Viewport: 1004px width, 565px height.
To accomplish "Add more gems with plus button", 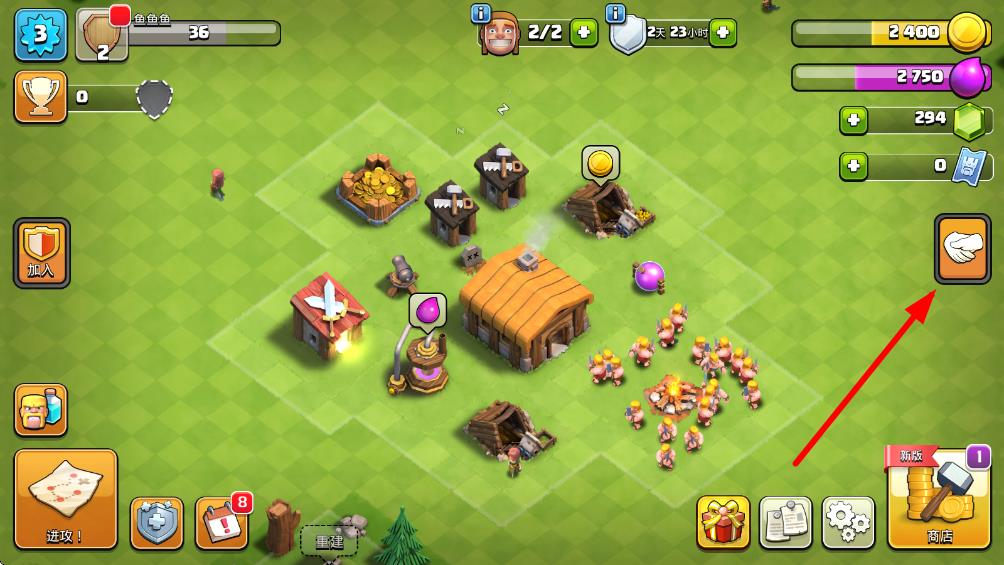I will (854, 120).
